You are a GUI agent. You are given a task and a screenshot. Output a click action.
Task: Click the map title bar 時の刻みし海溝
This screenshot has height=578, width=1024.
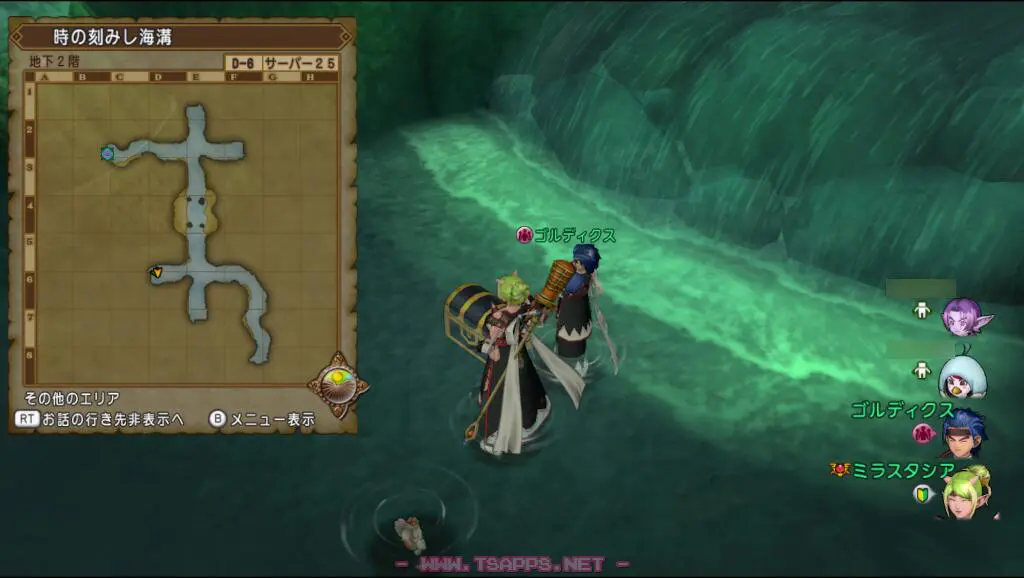pyautogui.click(x=180, y=37)
